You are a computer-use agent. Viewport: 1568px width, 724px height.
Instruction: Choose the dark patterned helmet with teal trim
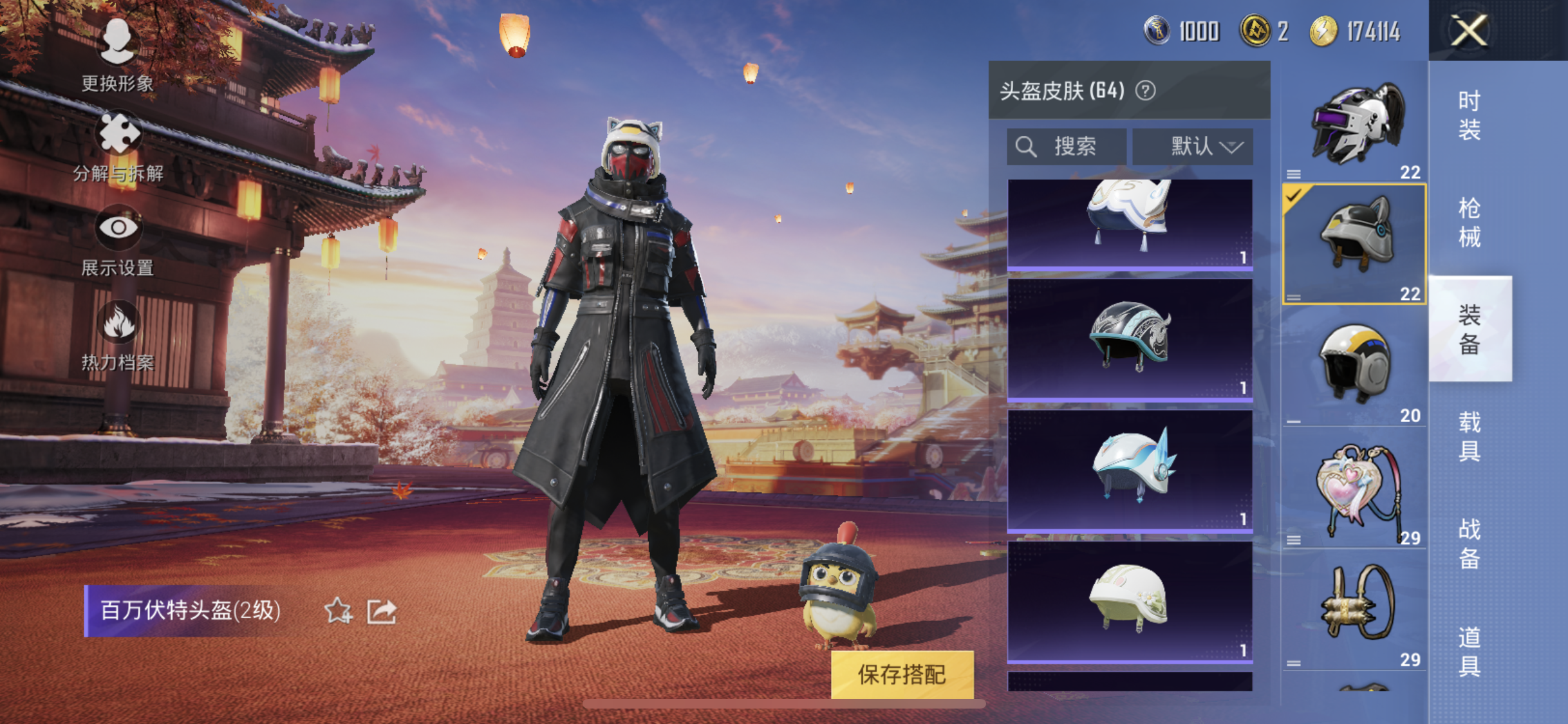(1130, 340)
